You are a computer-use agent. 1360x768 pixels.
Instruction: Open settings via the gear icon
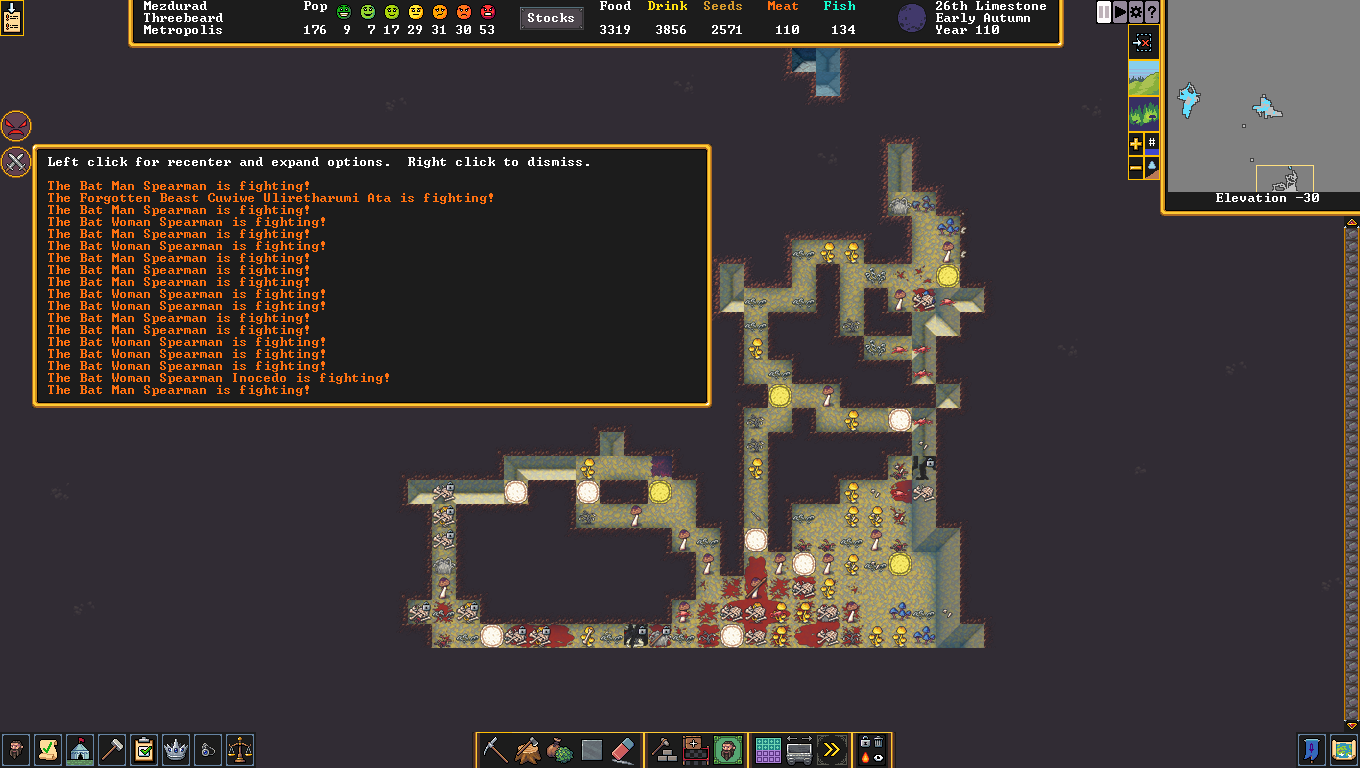tap(1136, 12)
